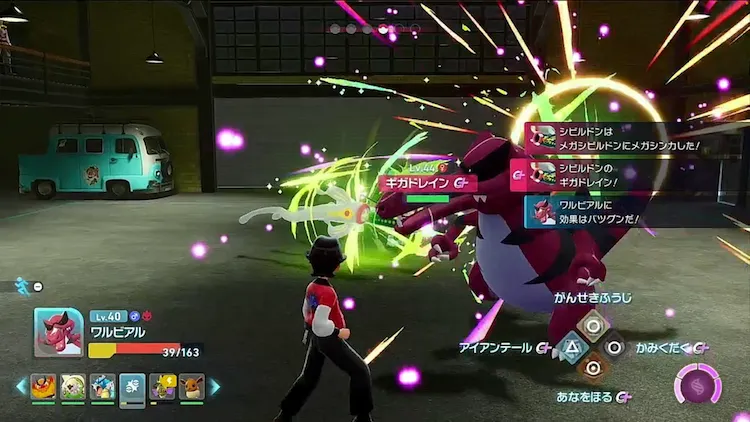Use the かみくだく move

coord(615,346)
